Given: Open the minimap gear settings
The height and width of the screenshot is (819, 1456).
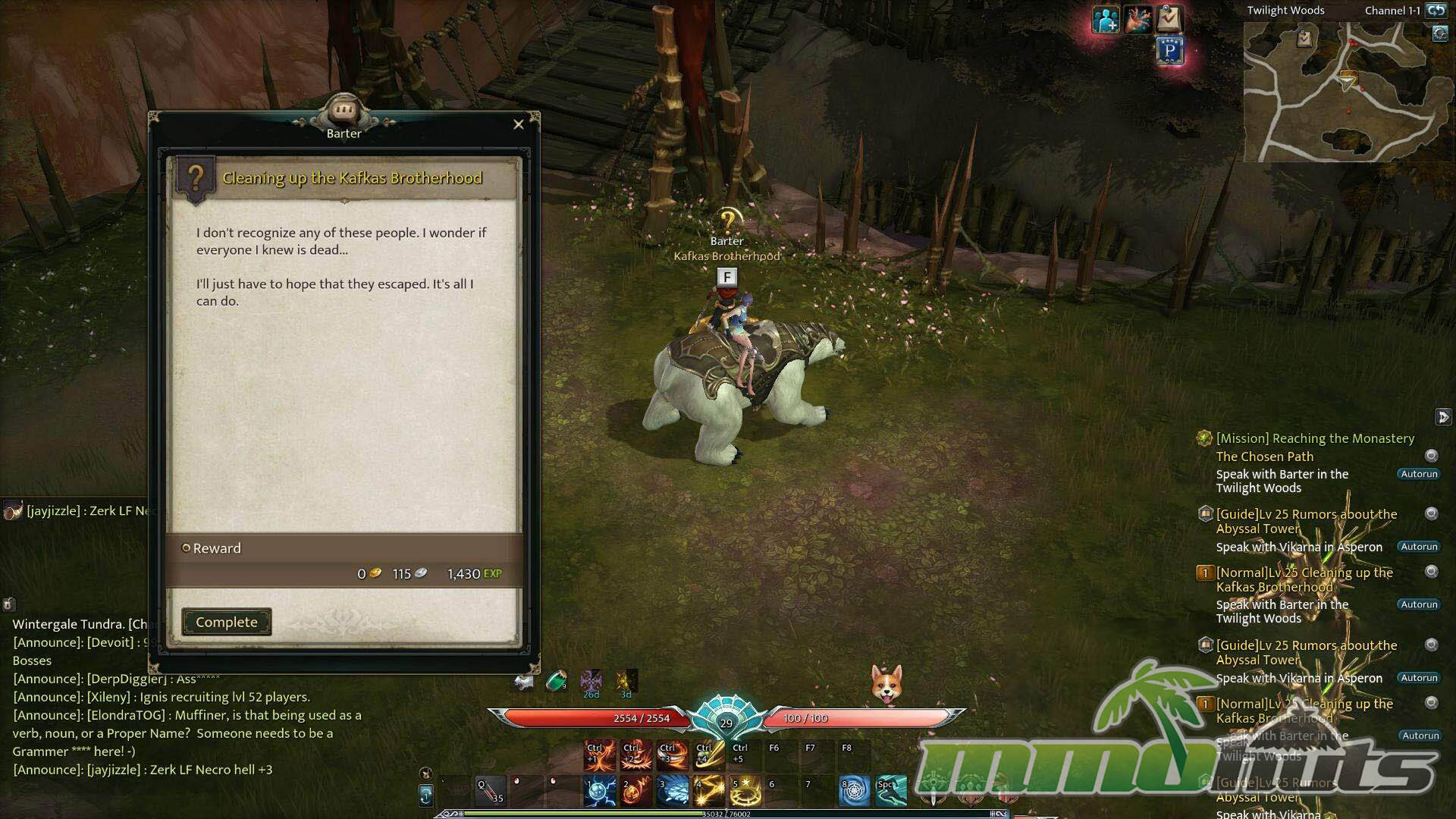Looking at the screenshot, I should 1440,34.
